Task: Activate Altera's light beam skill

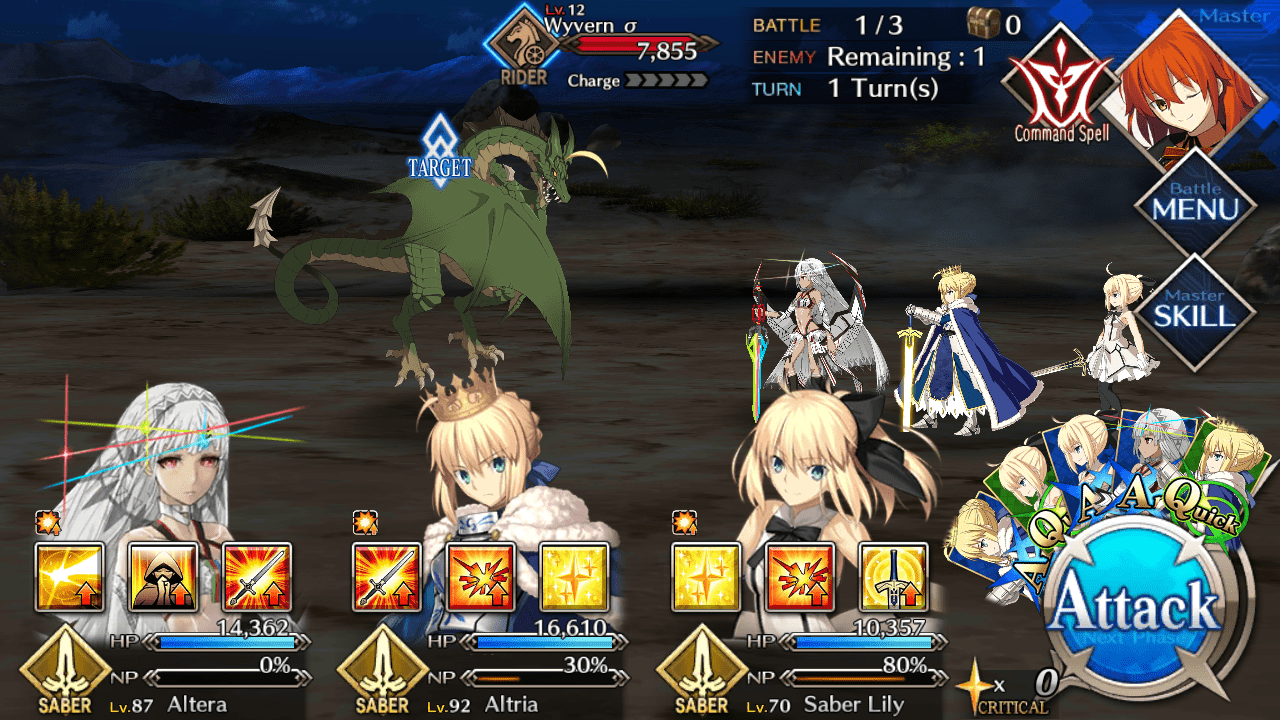Action: click(70, 577)
